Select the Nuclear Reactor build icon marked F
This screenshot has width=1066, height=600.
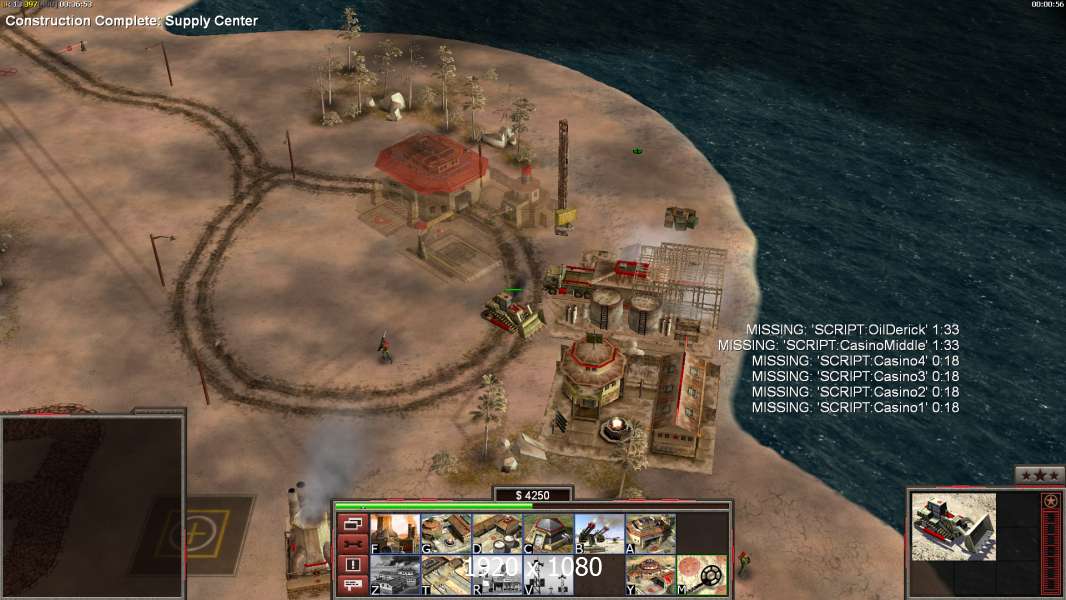(395, 534)
